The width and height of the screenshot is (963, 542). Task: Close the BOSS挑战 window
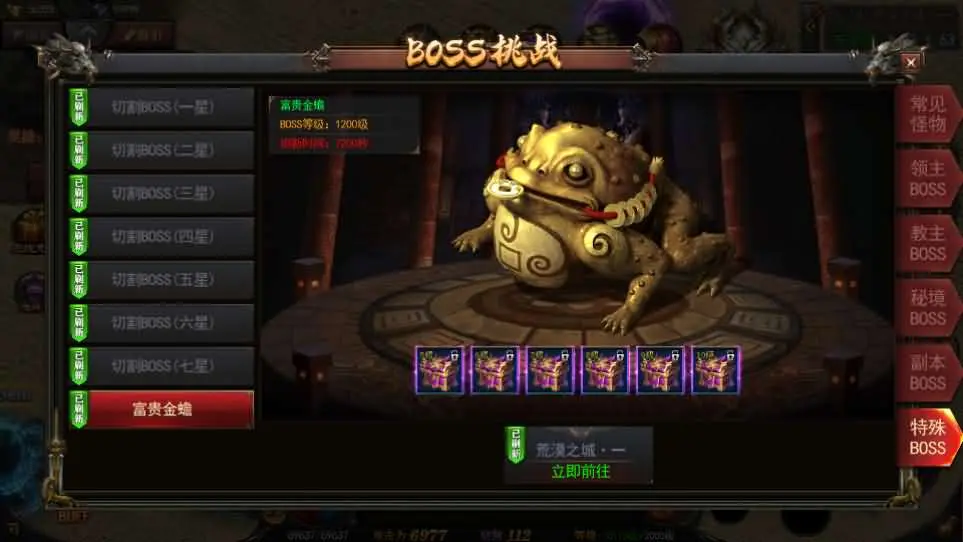click(x=910, y=62)
